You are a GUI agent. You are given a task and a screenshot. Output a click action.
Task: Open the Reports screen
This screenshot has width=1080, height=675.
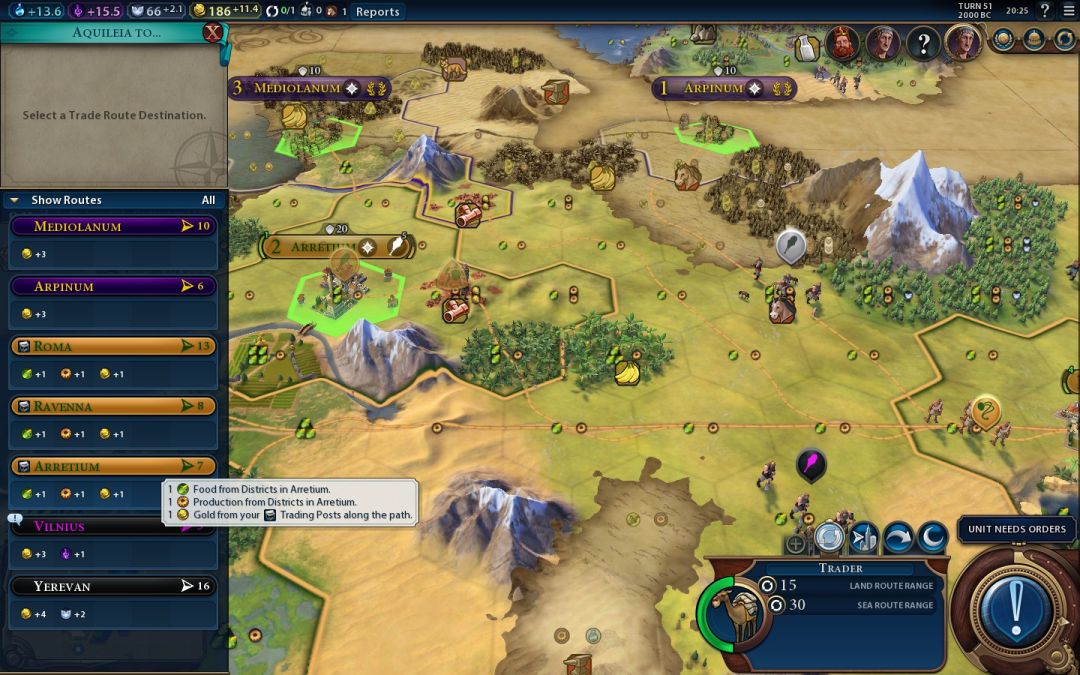[x=377, y=12]
